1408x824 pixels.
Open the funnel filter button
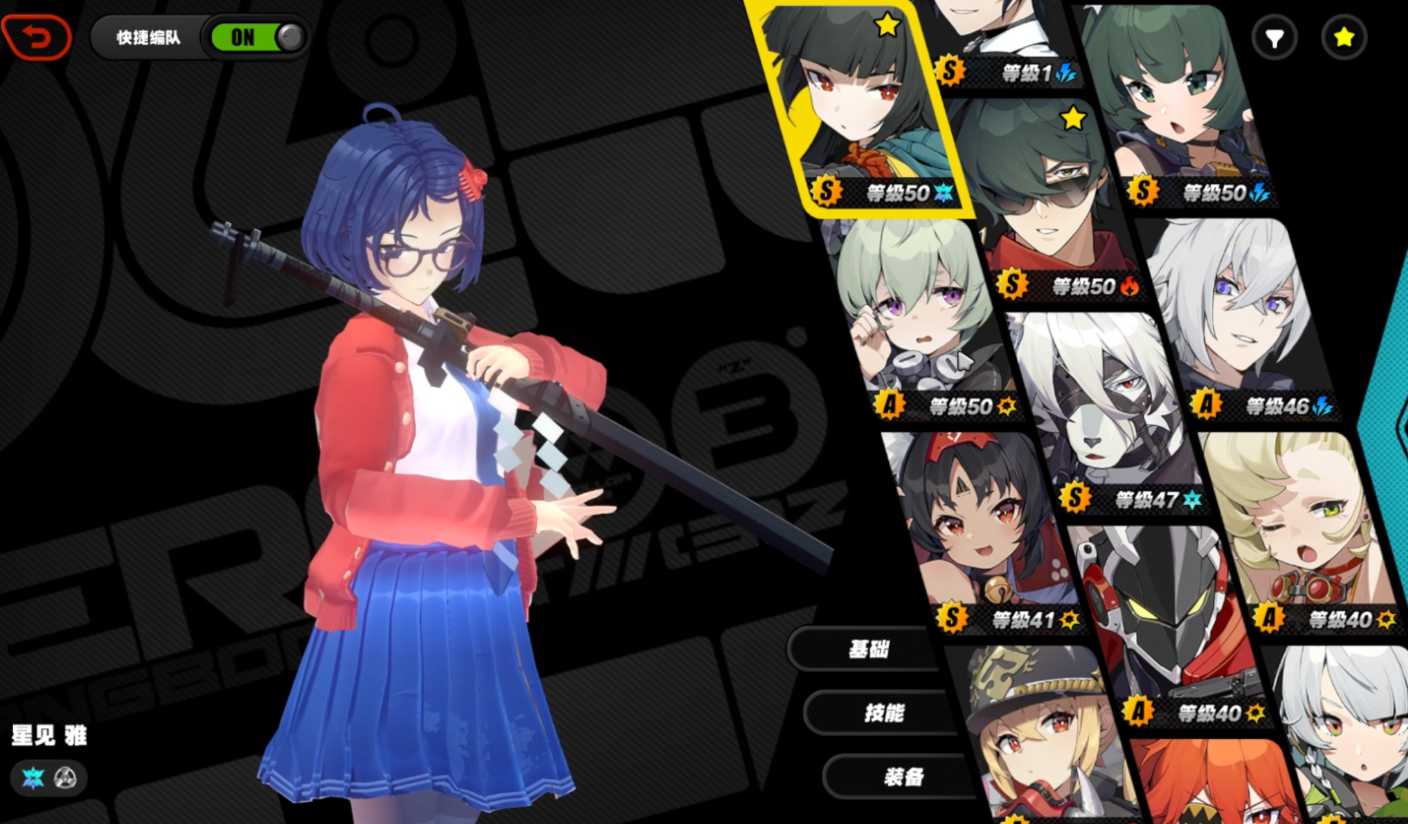1274,39
